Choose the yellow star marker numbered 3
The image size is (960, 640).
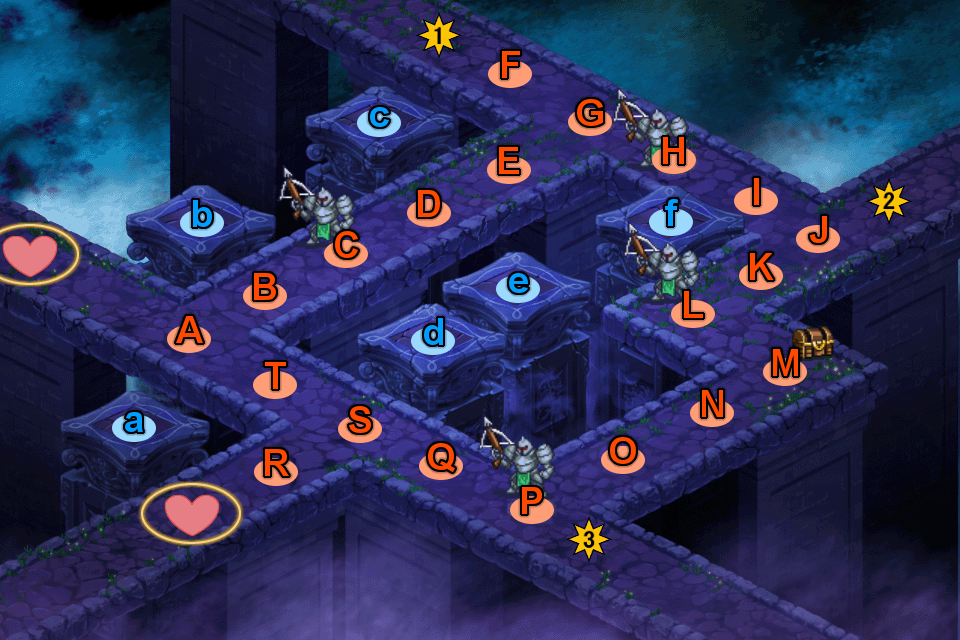(x=589, y=540)
